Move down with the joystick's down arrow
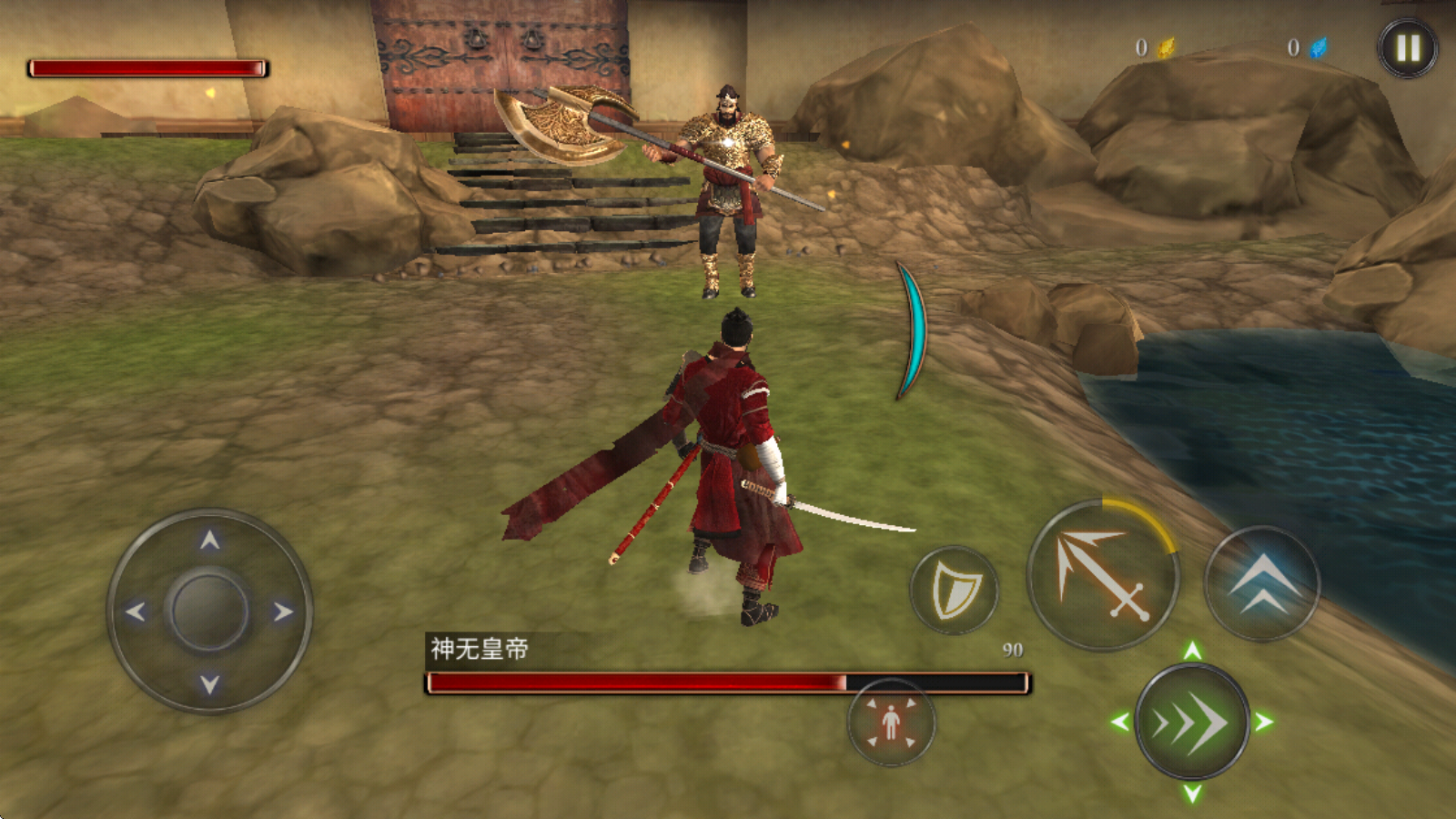This screenshot has width=1456, height=819. point(210,684)
